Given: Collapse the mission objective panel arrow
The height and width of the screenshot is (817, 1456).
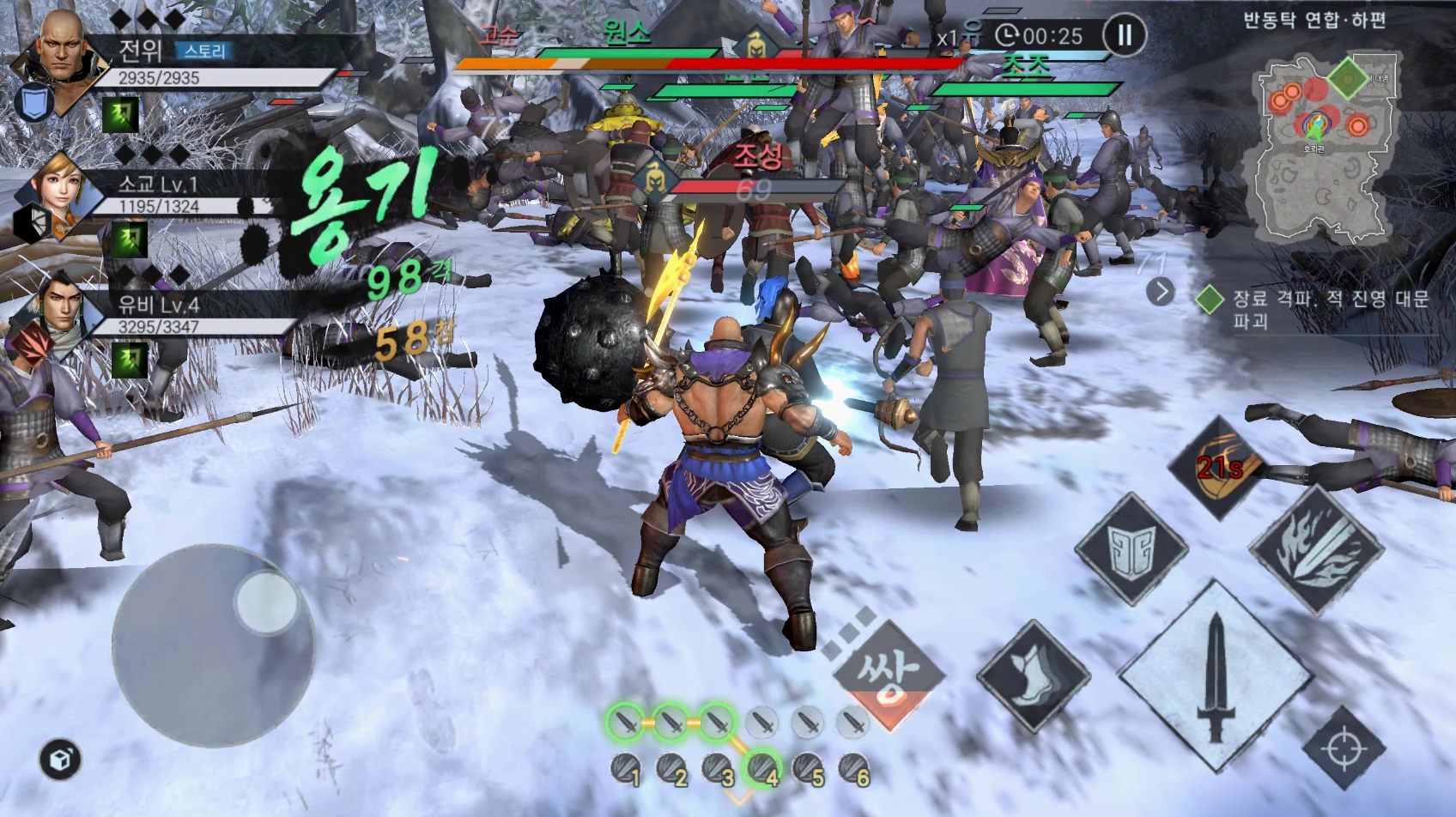Looking at the screenshot, I should 1160,292.
